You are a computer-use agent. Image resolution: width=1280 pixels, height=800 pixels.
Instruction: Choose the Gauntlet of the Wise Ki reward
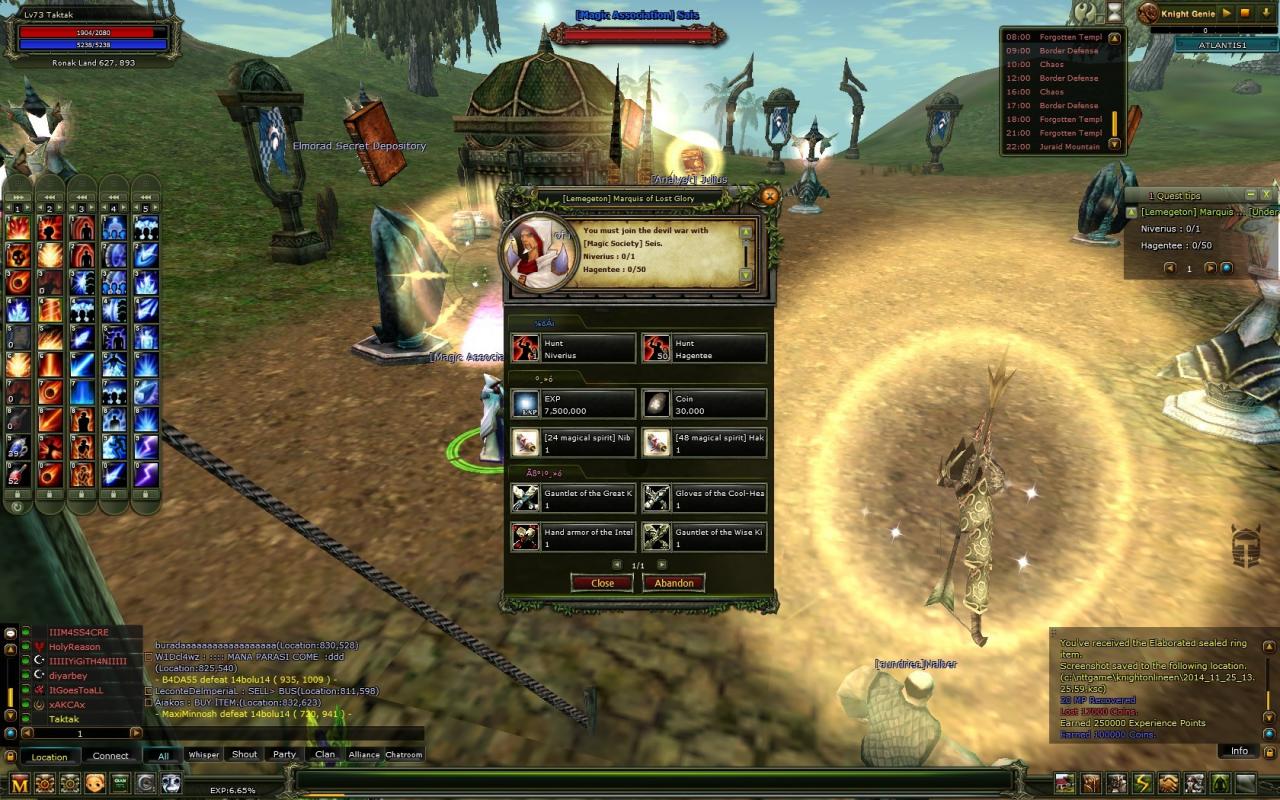click(x=704, y=538)
